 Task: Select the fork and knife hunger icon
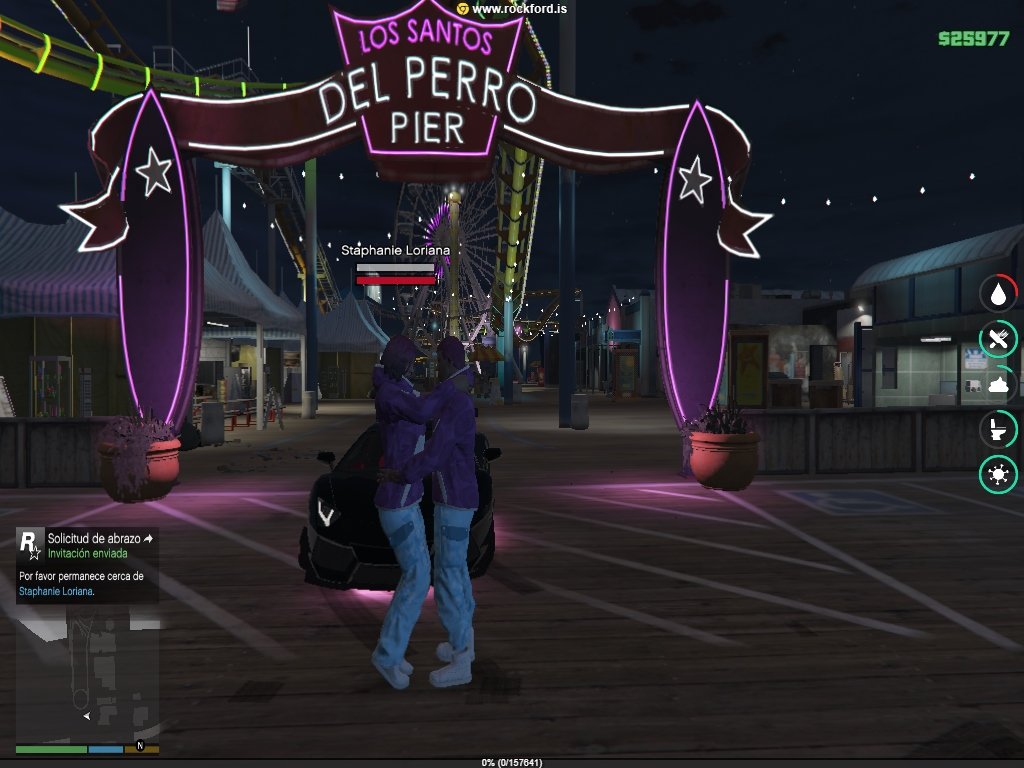[998, 339]
